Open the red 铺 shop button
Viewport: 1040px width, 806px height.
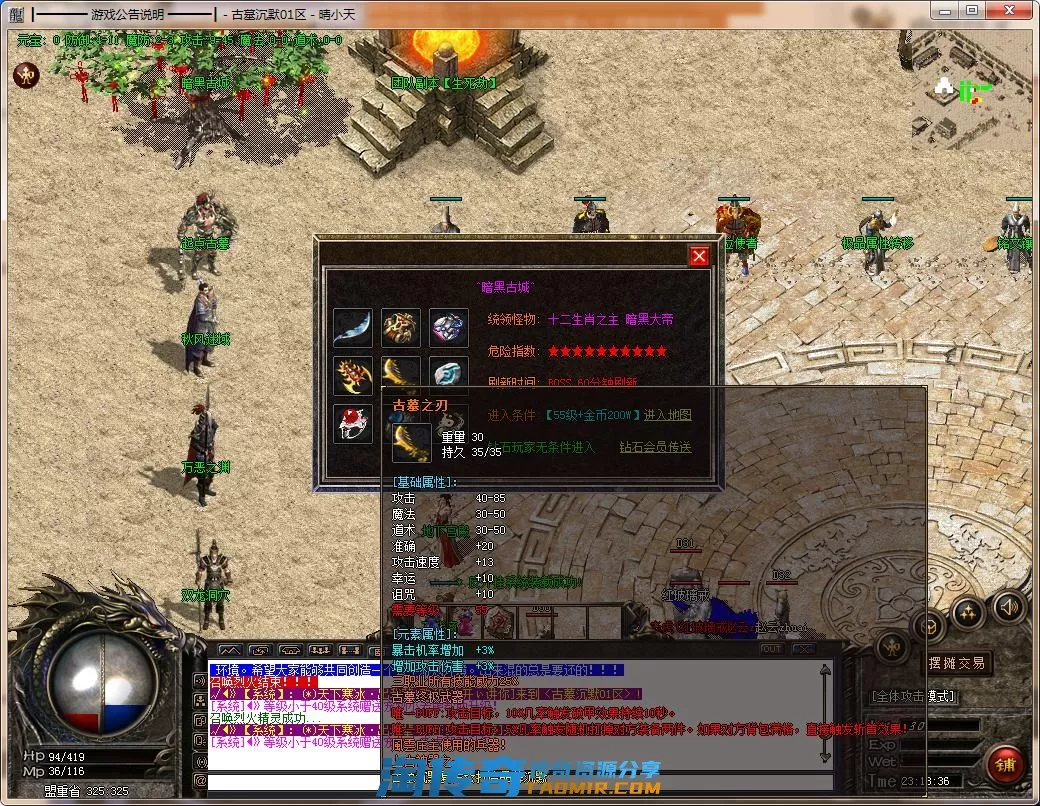1004,765
